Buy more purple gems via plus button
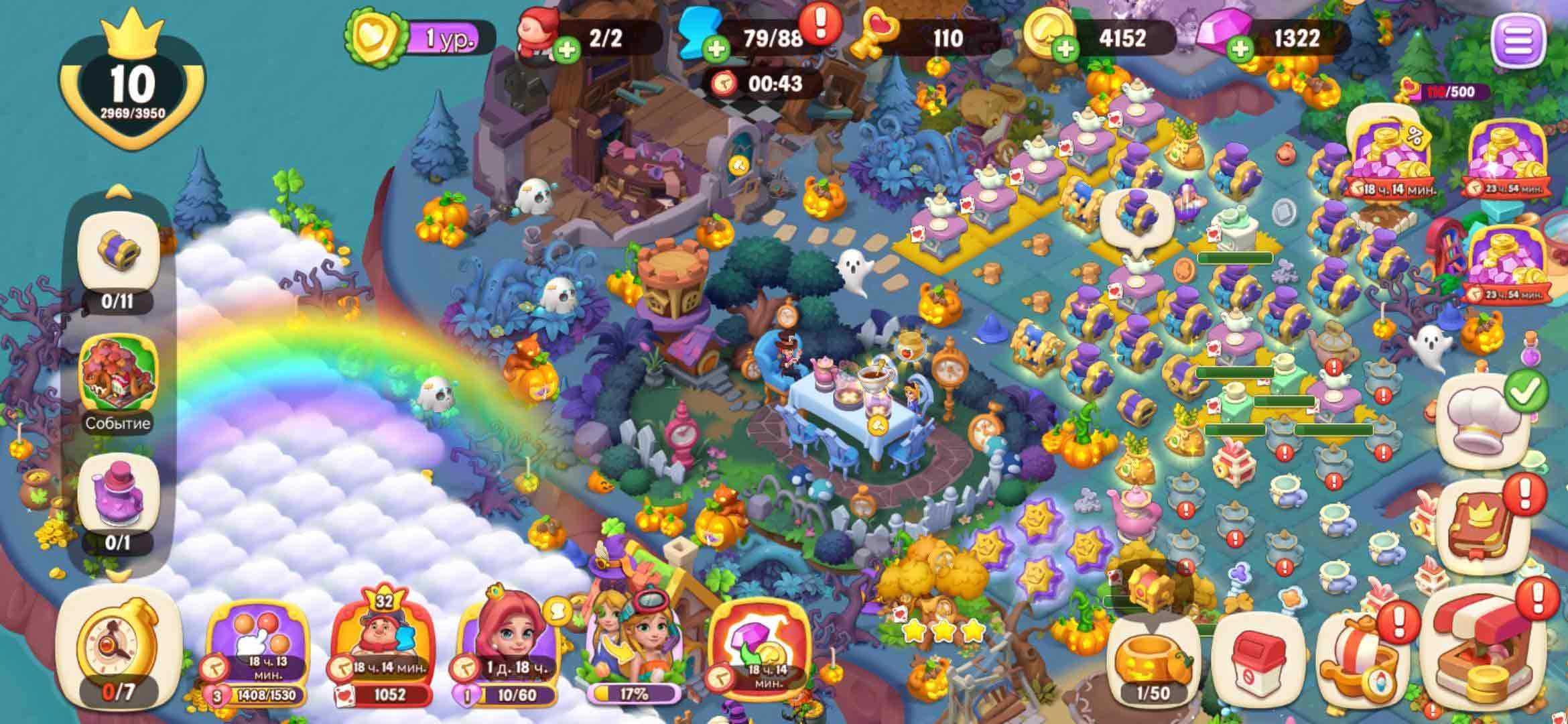 click(x=1240, y=49)
